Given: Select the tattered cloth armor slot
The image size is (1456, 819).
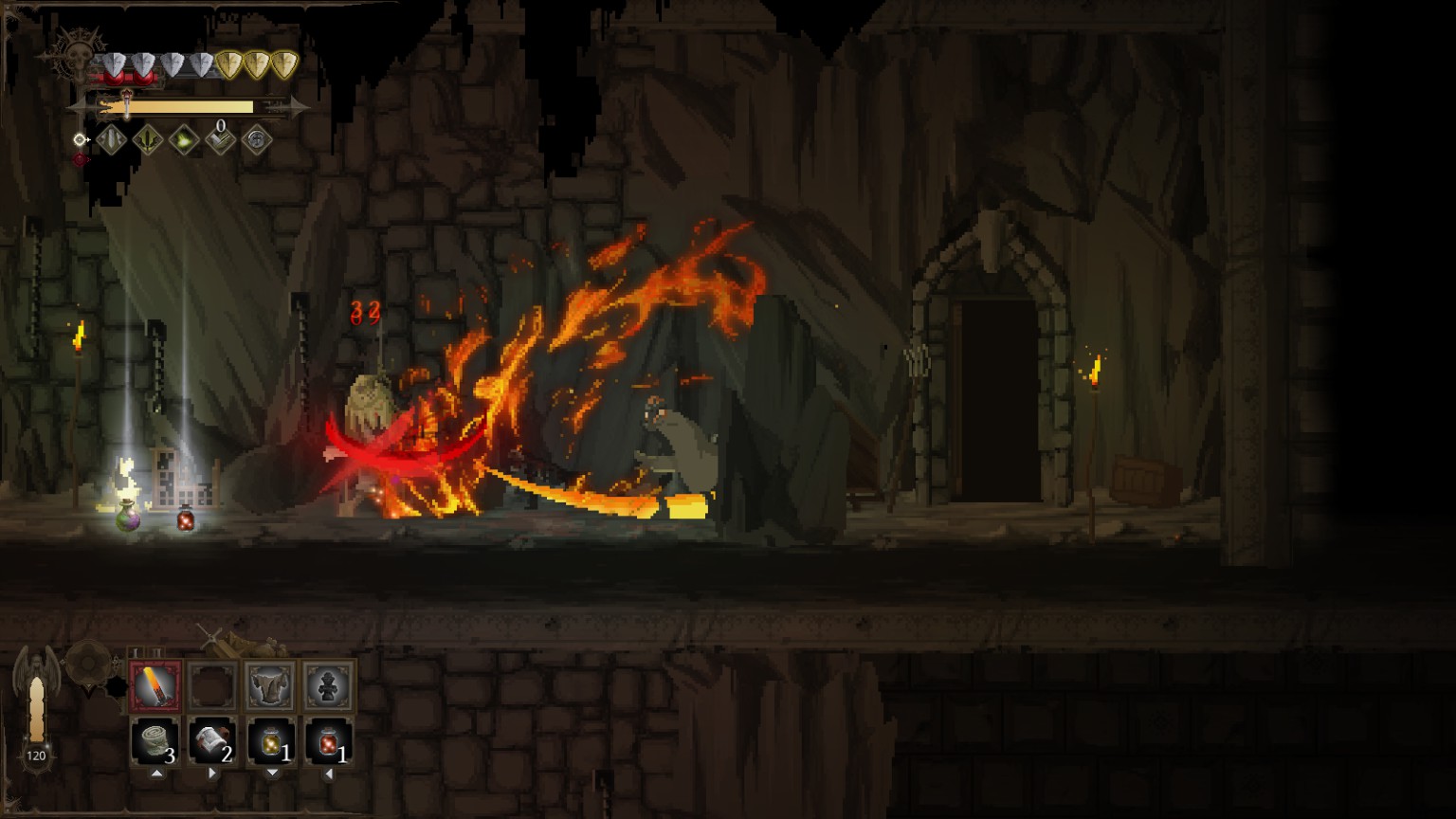Looking at the screenshot, I should coord(270,685).
